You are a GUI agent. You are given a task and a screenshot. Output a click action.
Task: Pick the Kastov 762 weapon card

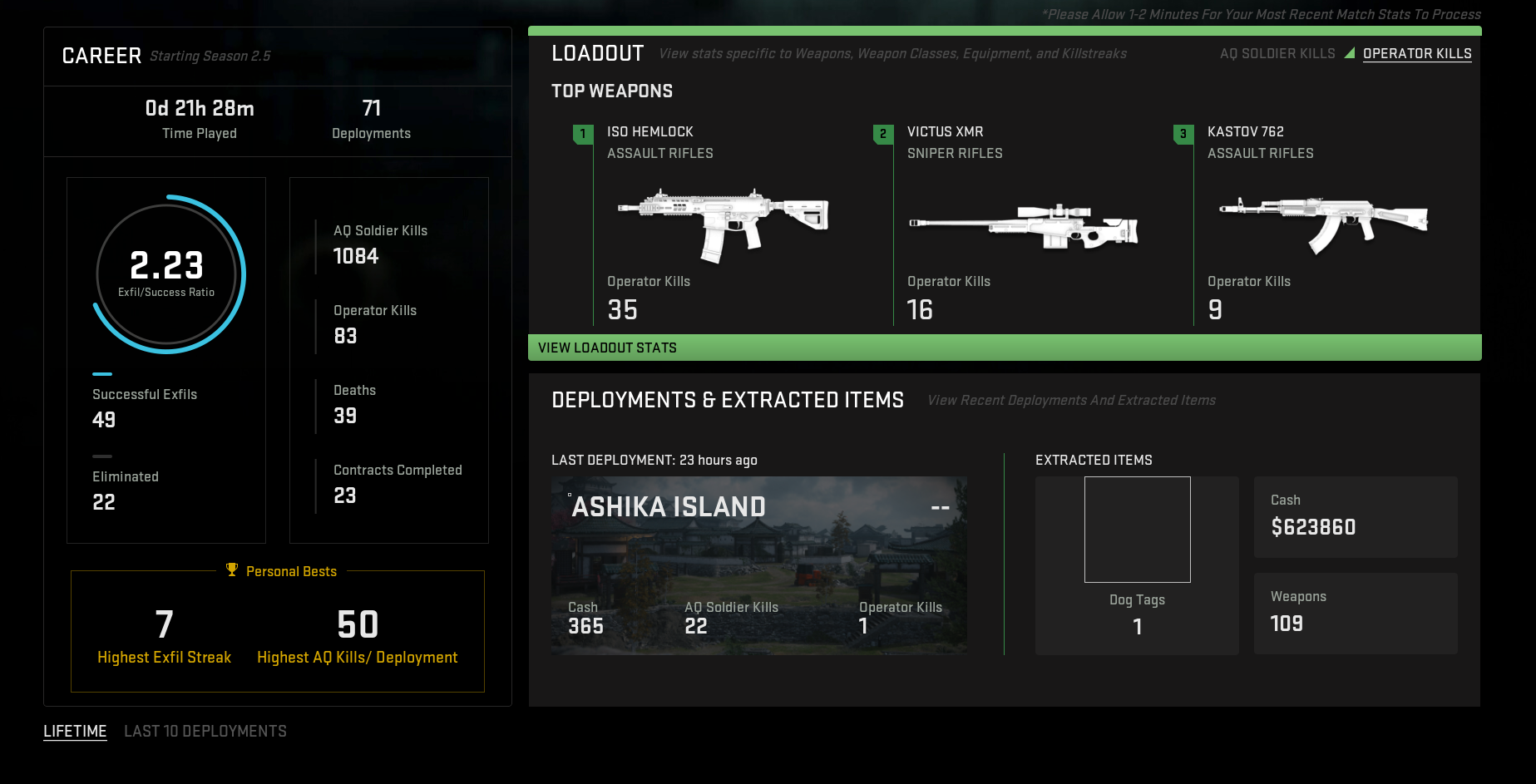(x=1324, y=224)
